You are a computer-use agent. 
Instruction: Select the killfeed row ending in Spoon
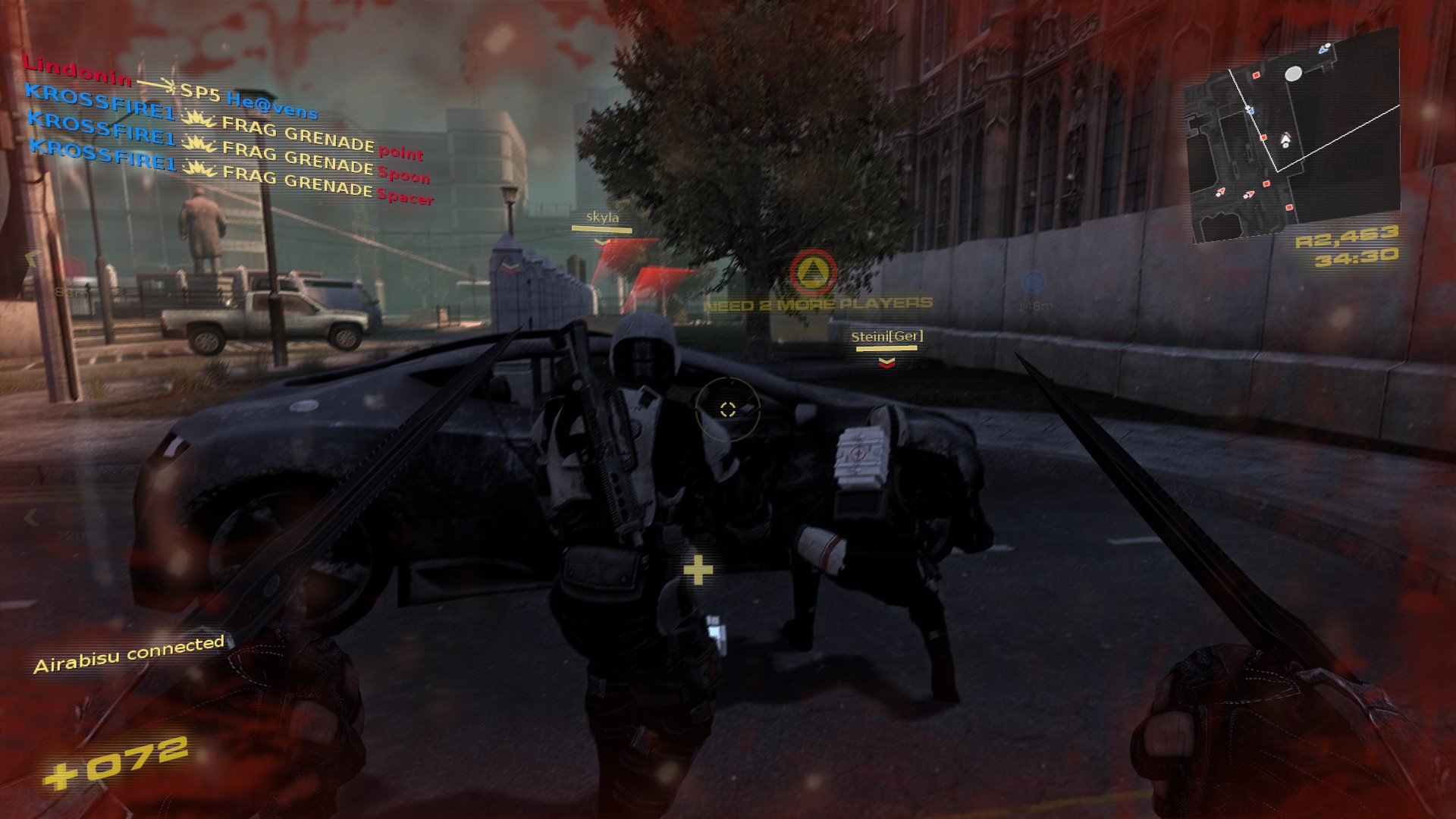(228, 147)
